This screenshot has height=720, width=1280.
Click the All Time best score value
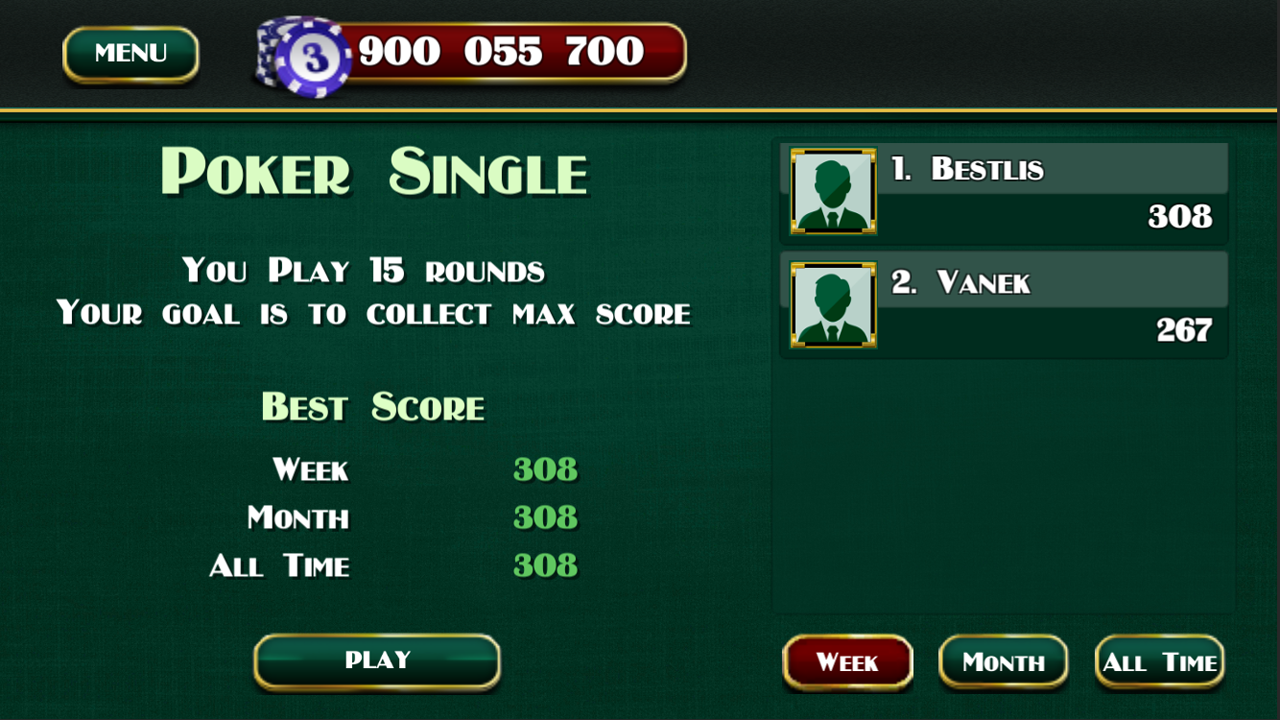coord(545,565)
